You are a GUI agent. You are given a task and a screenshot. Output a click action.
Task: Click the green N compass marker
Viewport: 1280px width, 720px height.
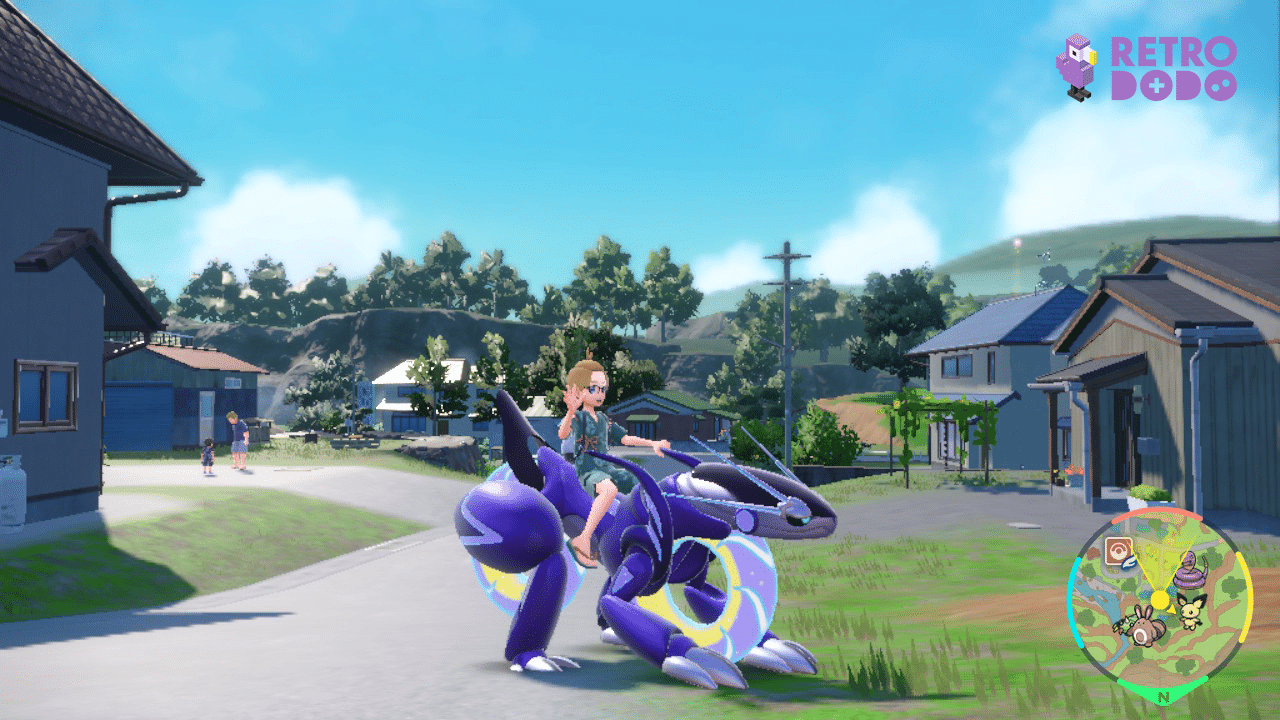(1162, 696)
